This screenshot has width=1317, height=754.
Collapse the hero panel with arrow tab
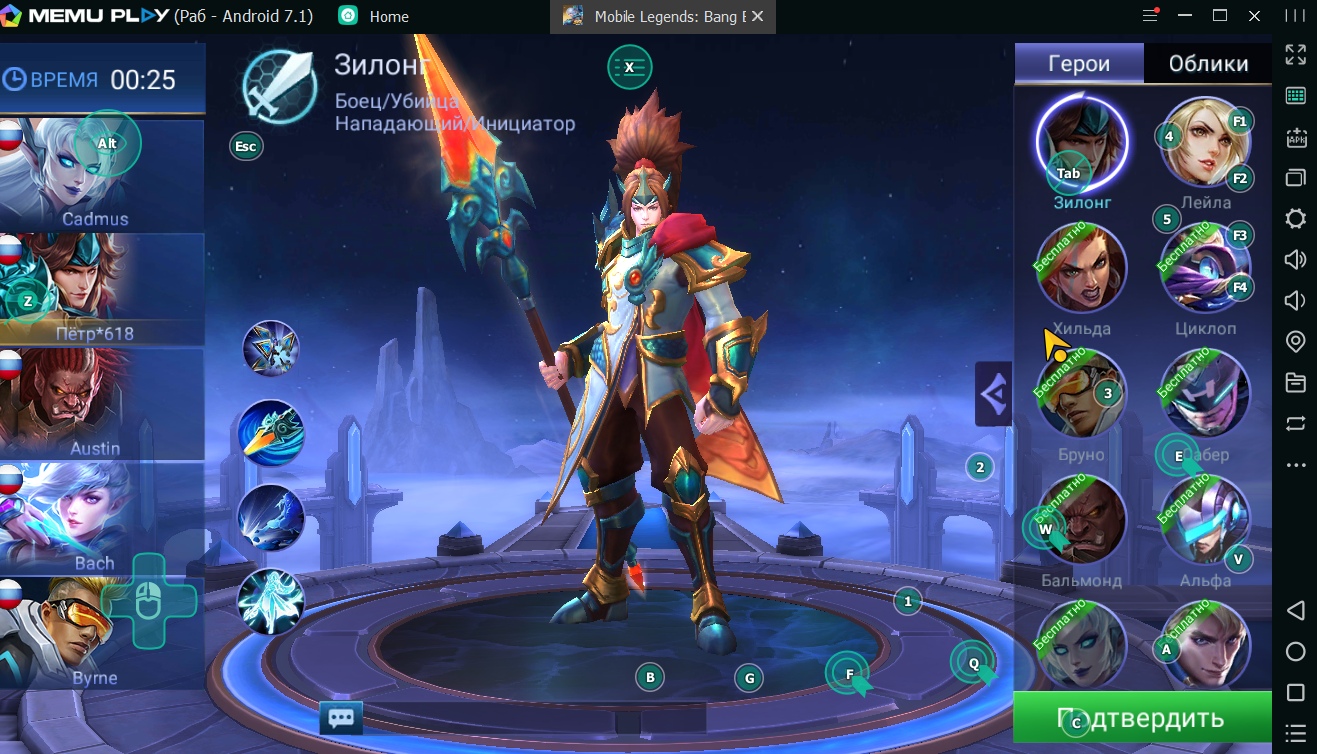(x=993, y=394)
